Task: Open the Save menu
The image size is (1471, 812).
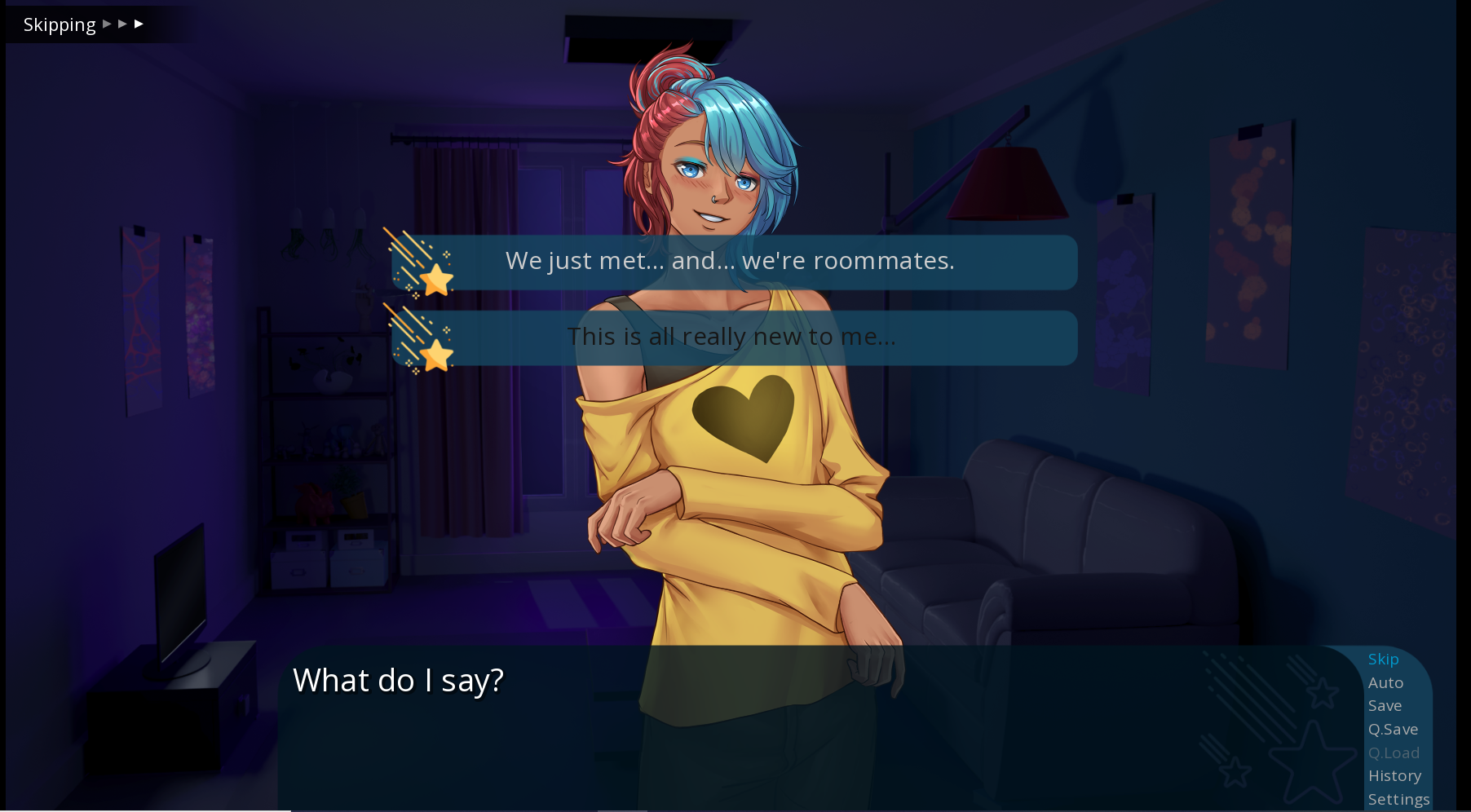Action: (x=1385, y=705)
